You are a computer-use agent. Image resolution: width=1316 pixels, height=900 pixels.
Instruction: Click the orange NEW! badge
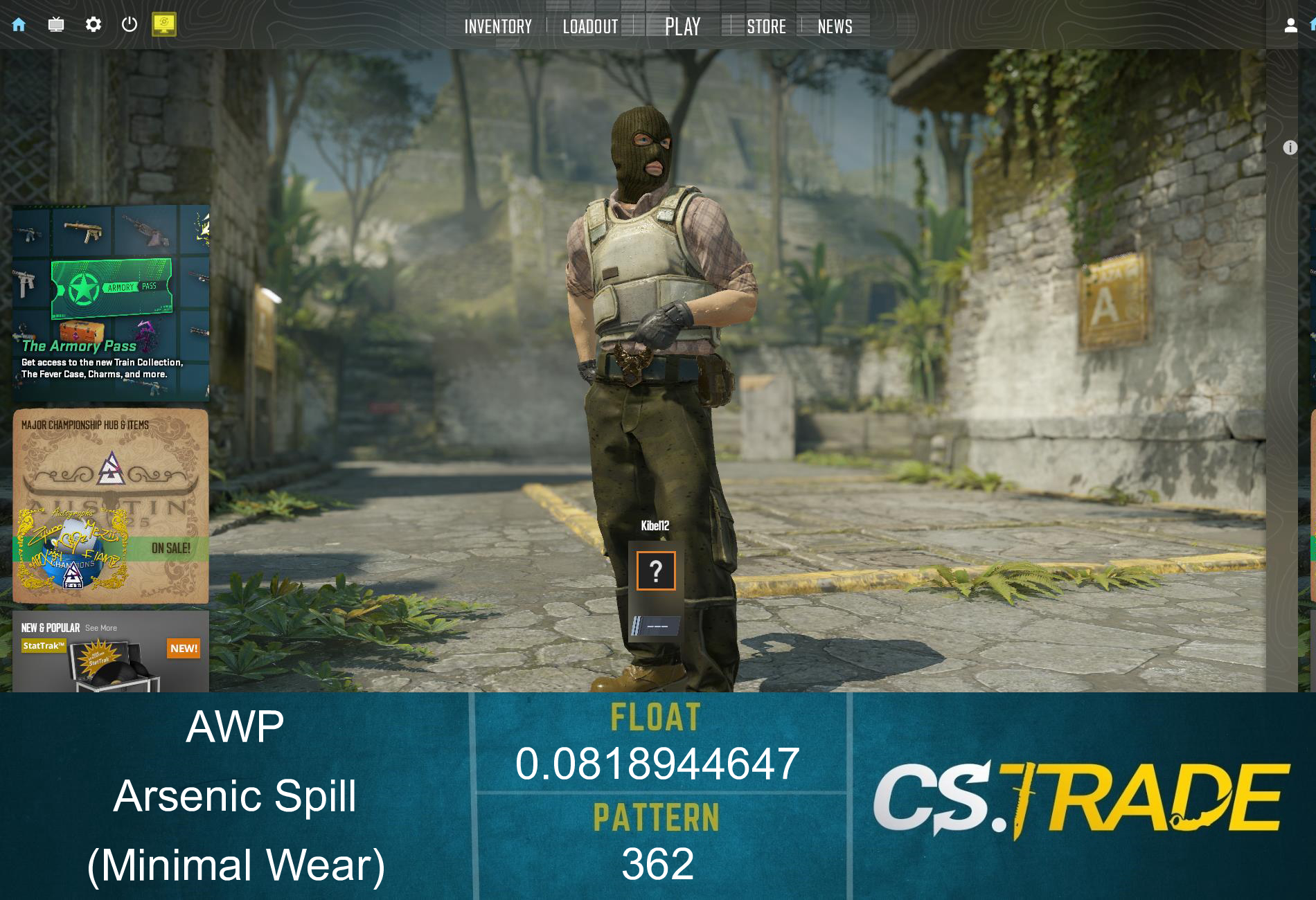[x=183, y=649]
